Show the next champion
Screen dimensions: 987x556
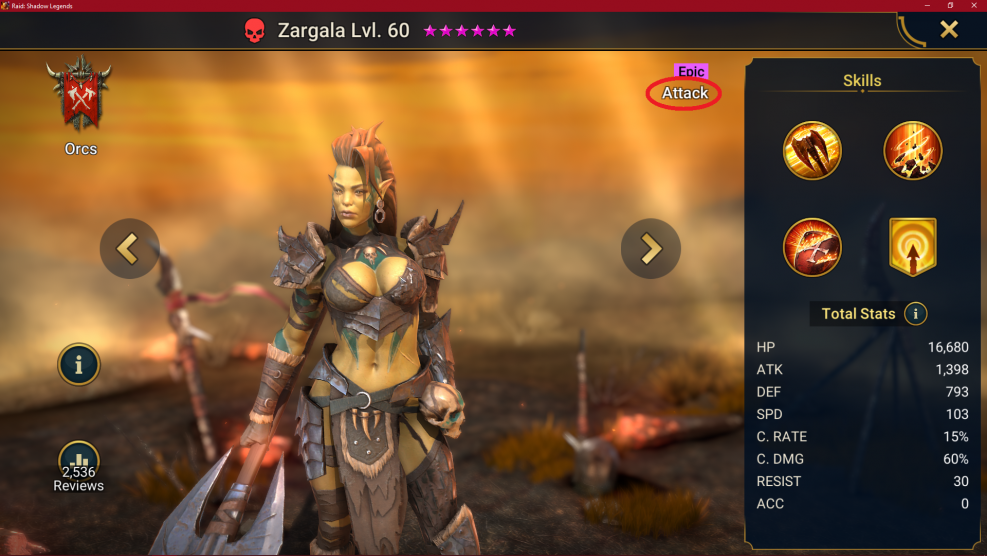pyautogui.click(x=651, y=248)
